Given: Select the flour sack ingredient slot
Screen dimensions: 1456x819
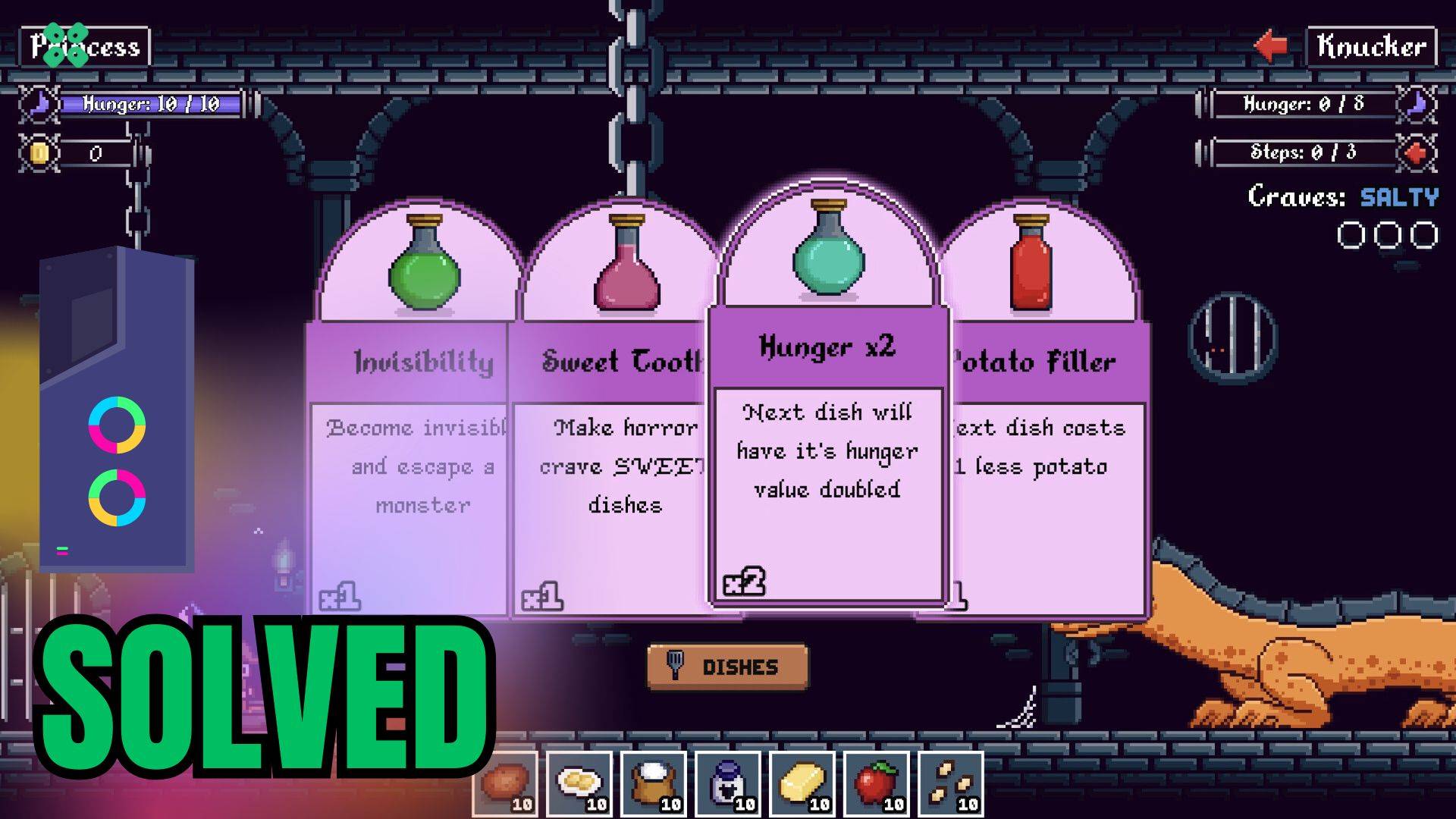Looking at the screenshot, I should (x=654, y=783).
